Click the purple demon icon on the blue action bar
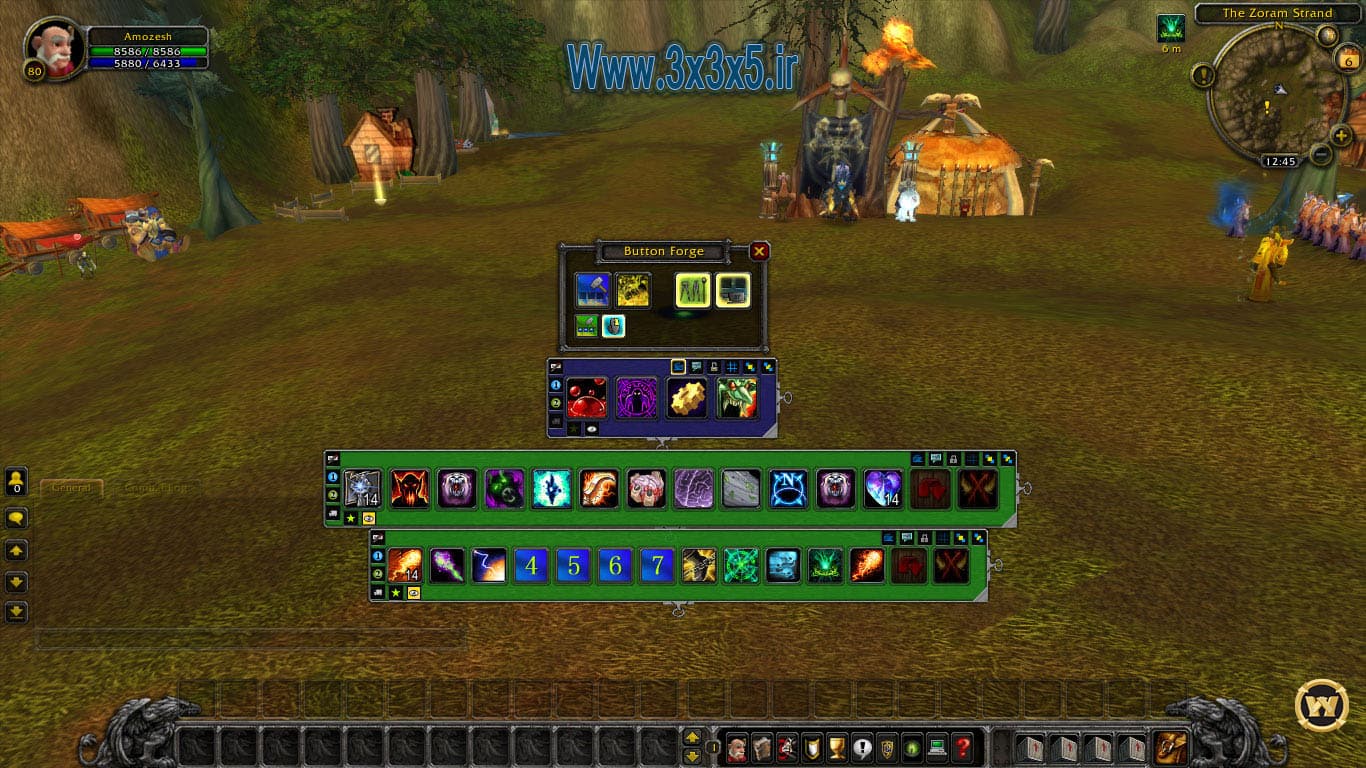 (636, 398)
